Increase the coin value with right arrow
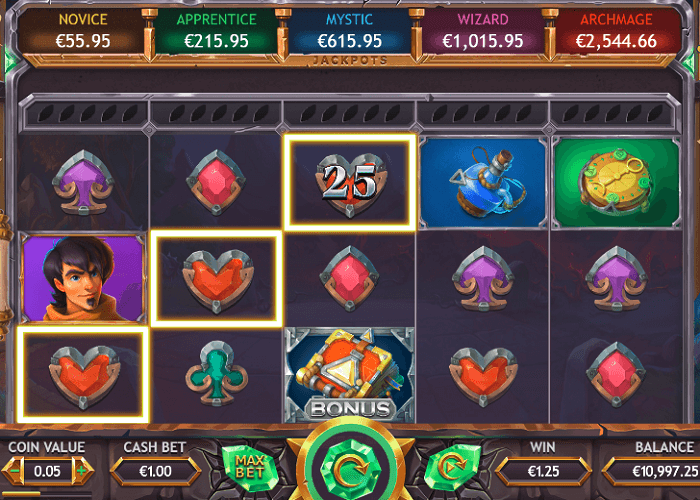Image resolution: width=700 pixels, height=500 pixels. (x=83, y=469)
